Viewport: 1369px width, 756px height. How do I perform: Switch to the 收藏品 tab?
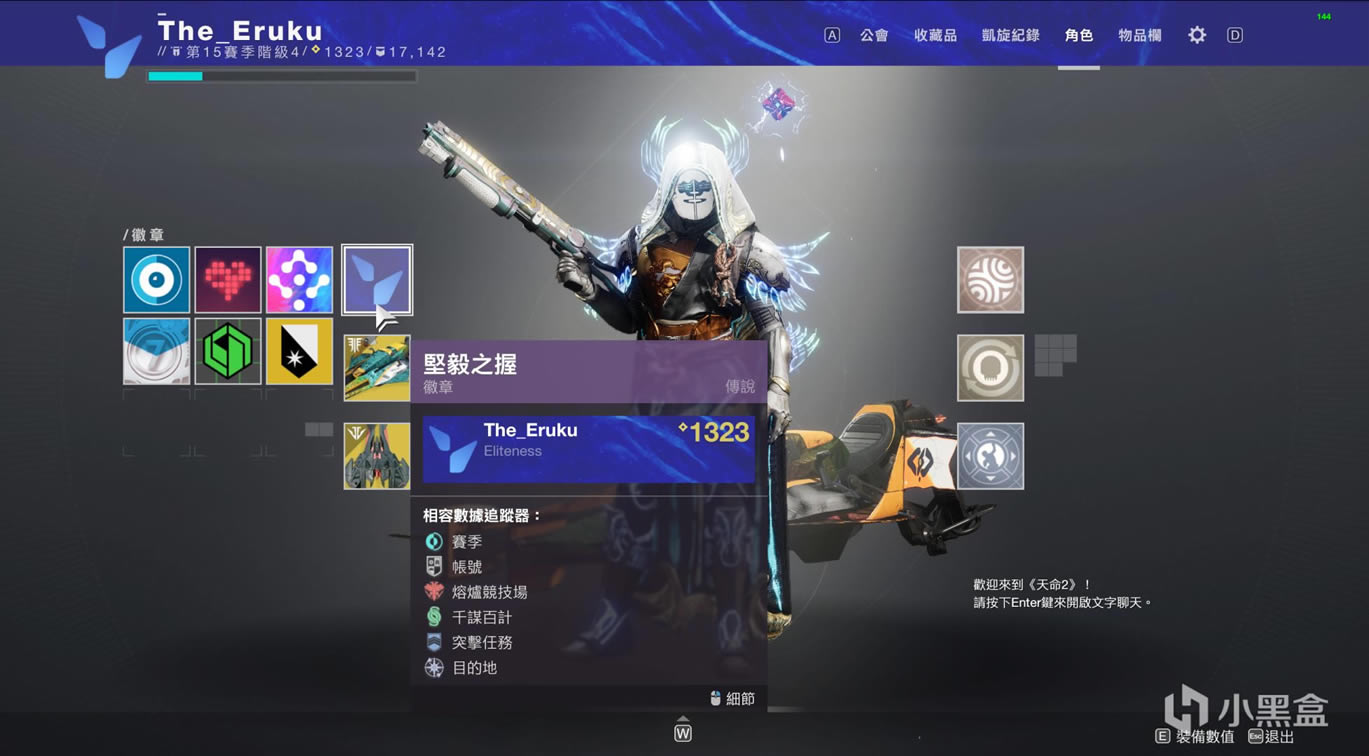tap(935, 35)
